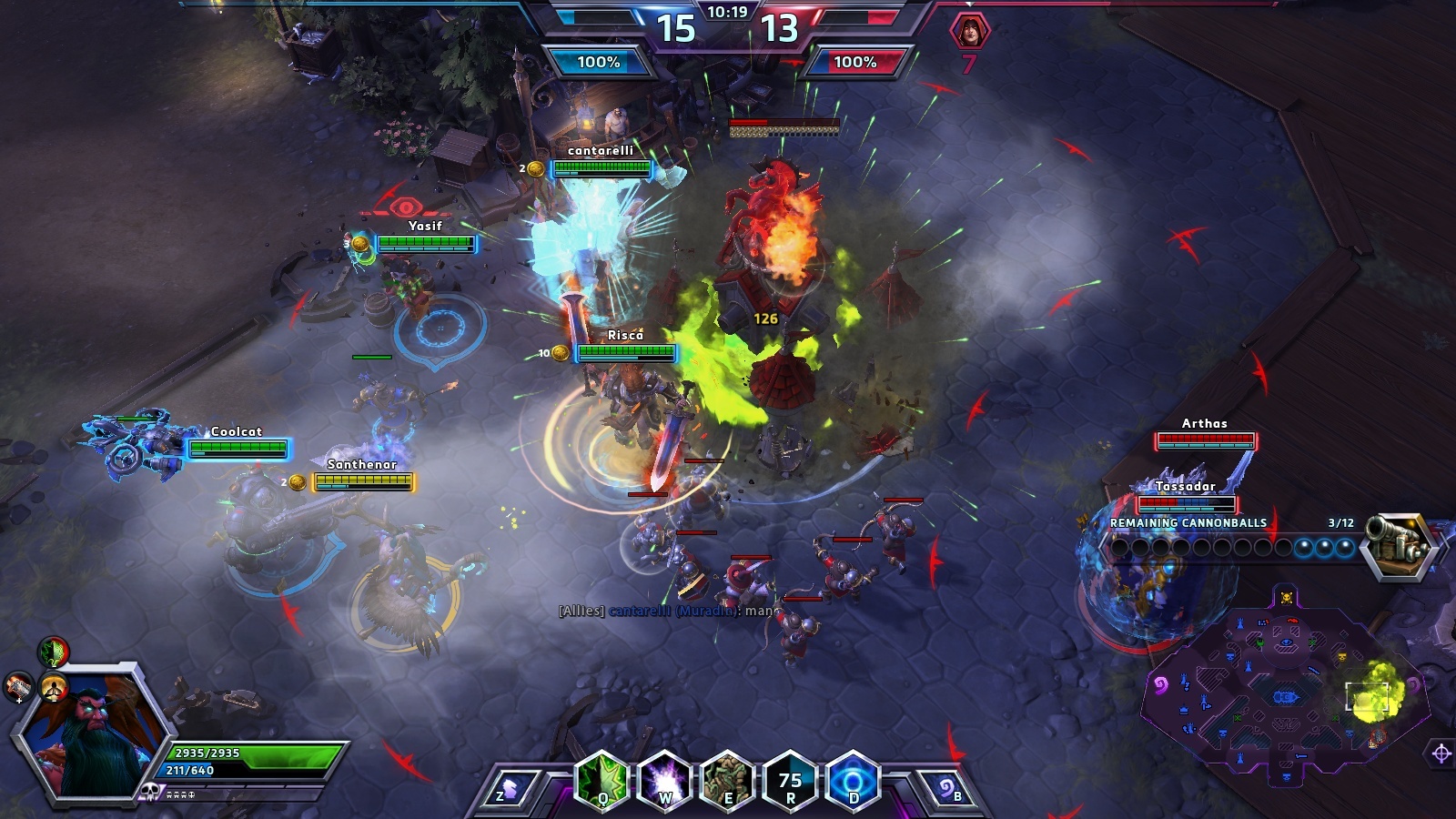
Task: Click the meditating figure buff icon
Action: (x=53, y=690)
